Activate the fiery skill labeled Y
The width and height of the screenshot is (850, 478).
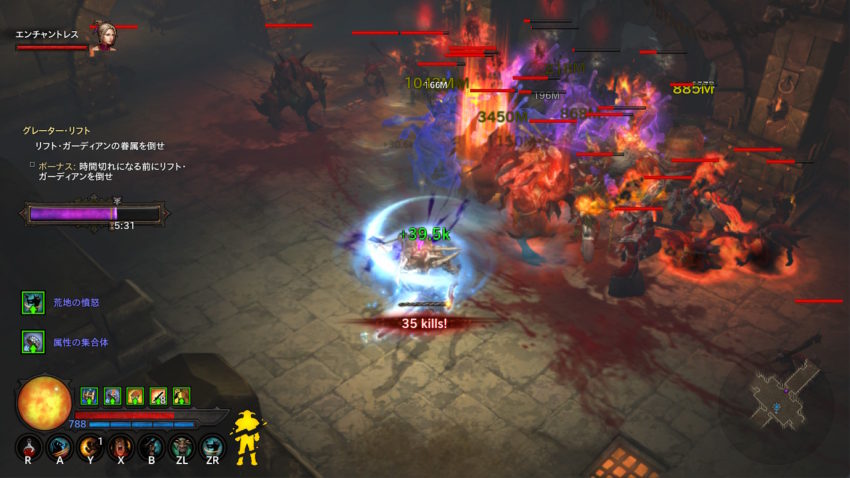click(91, 447)
